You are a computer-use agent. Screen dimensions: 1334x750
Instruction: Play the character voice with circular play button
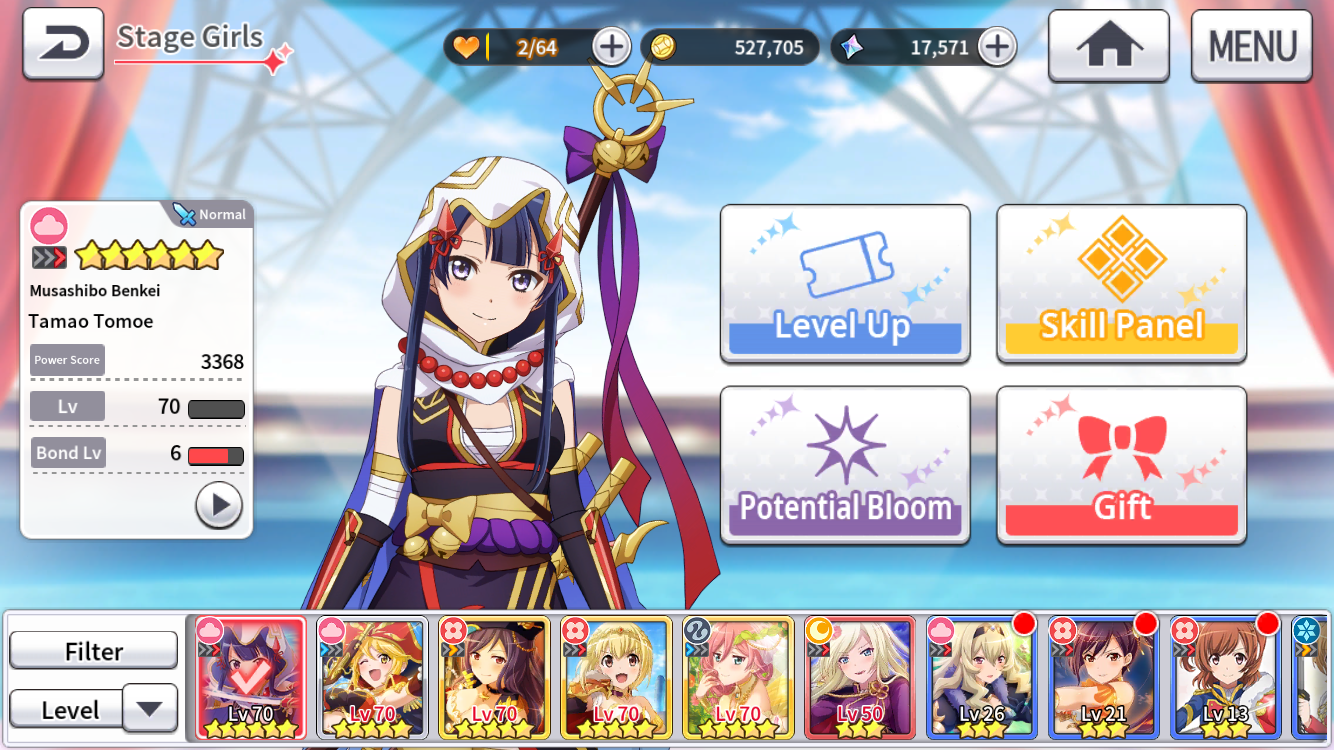[x=218, y=505]
